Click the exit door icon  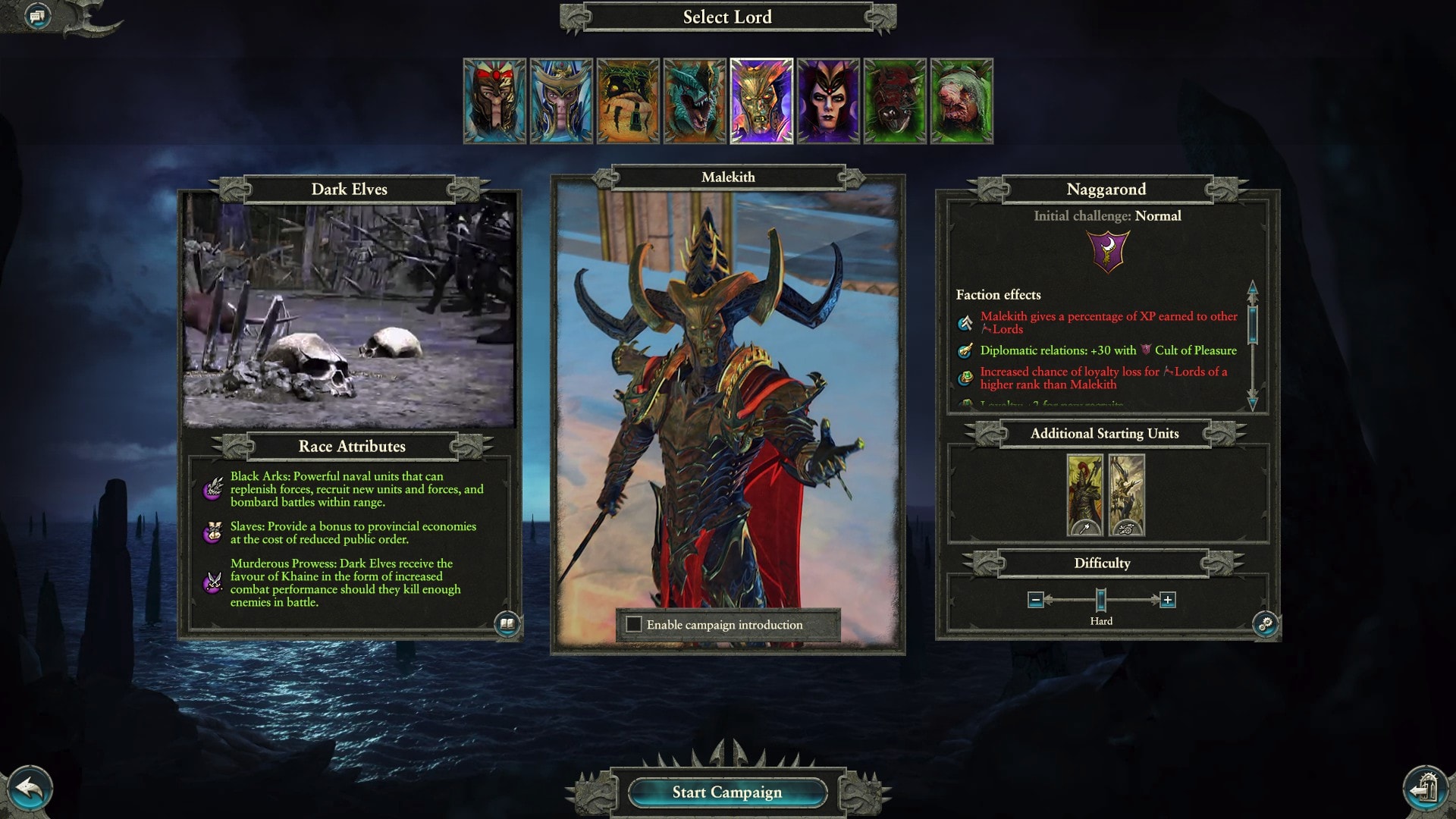[1426, 789]
